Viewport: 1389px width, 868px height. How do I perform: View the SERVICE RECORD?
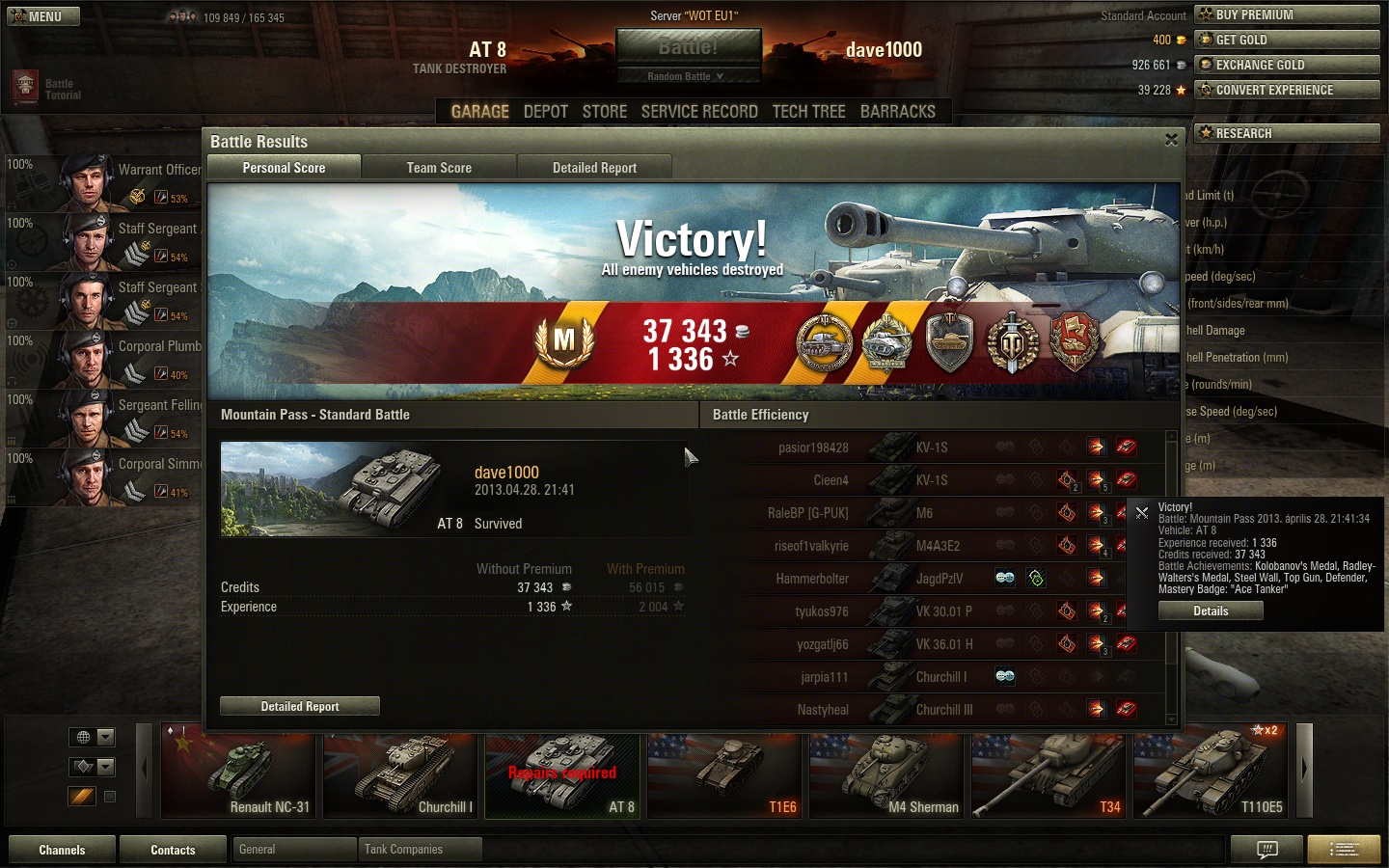click(x=699, y=112)
